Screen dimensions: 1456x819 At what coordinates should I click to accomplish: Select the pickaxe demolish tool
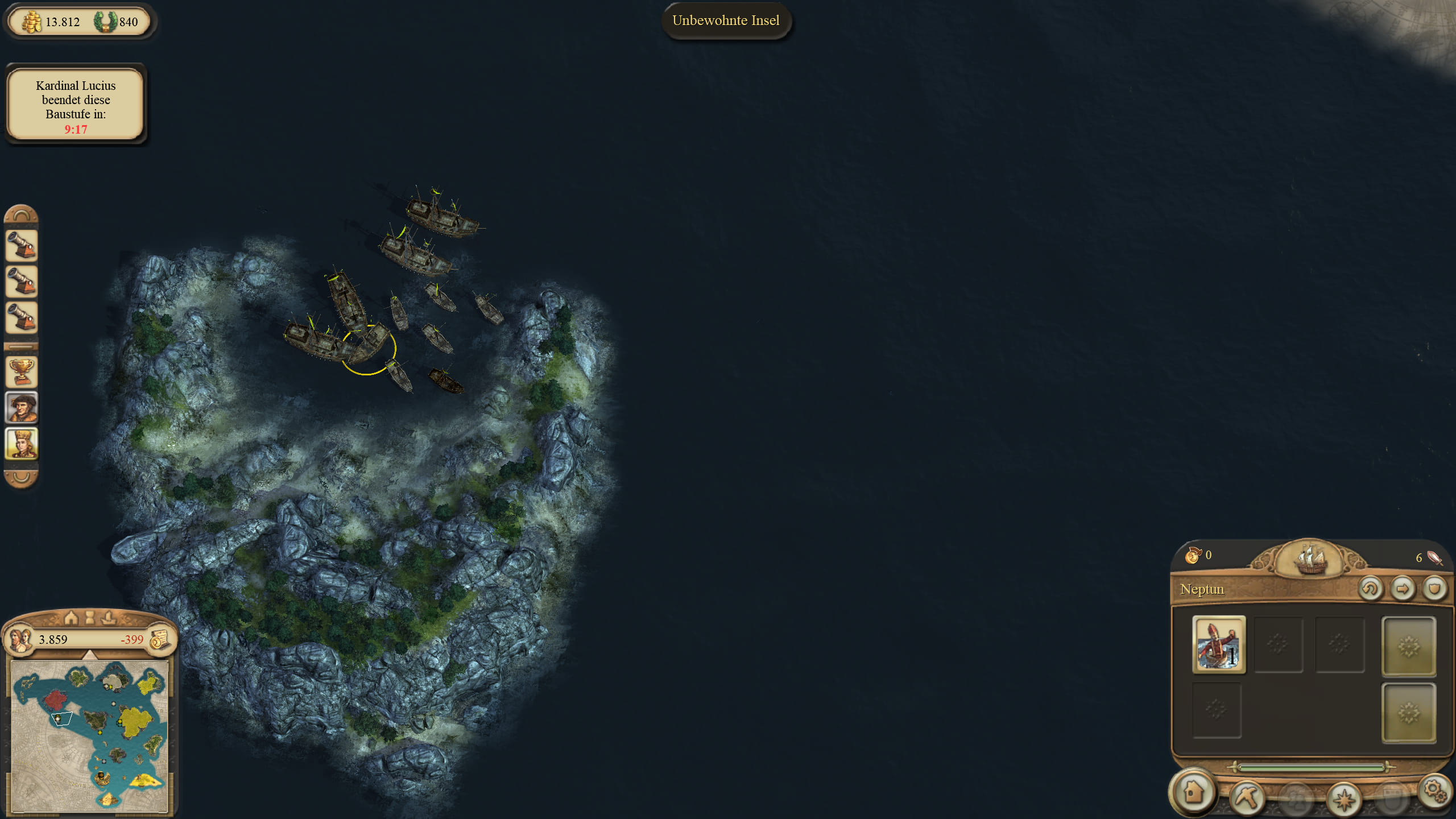point(1246,797)
